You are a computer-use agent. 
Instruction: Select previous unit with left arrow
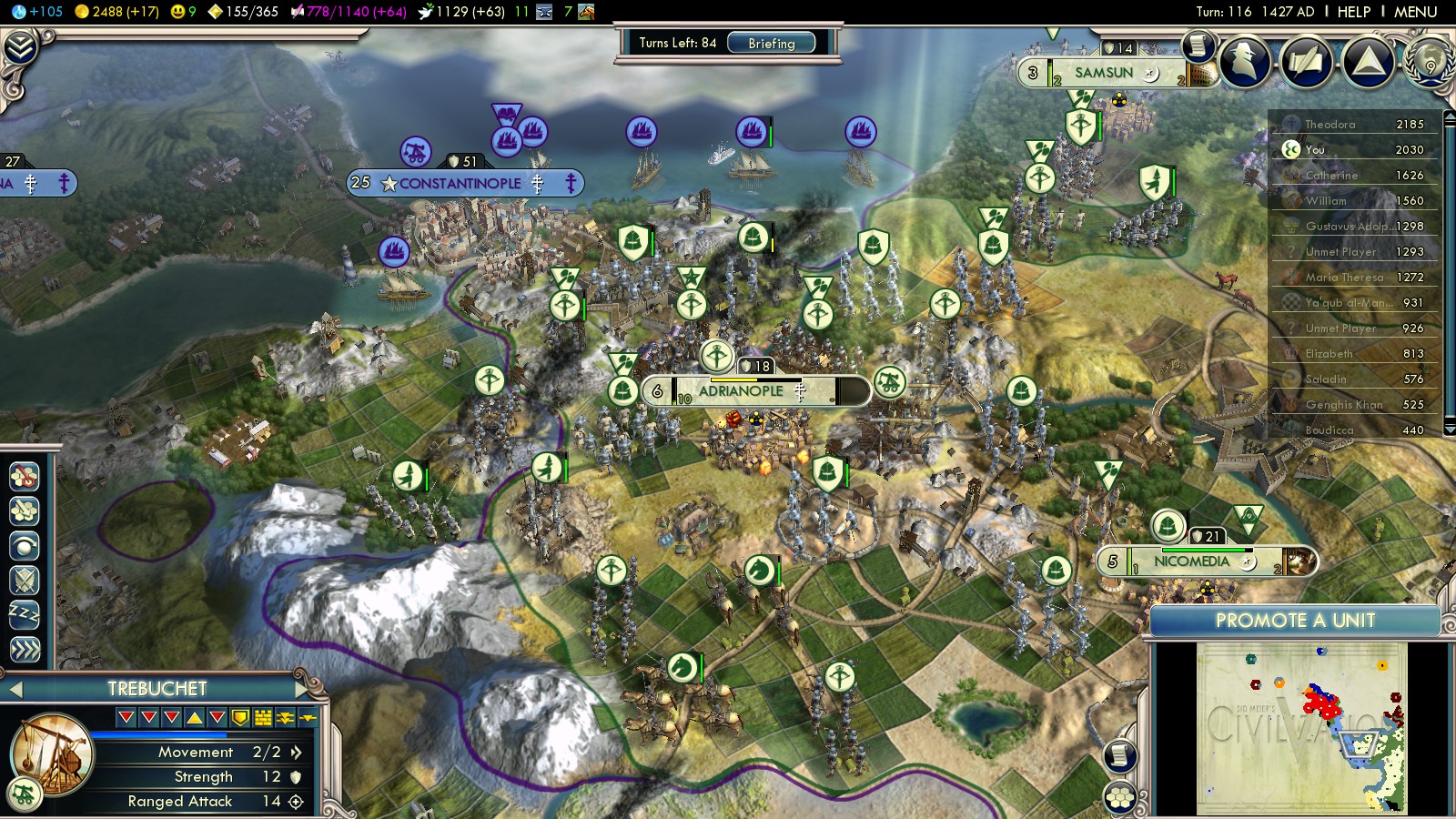coord(15,689)
